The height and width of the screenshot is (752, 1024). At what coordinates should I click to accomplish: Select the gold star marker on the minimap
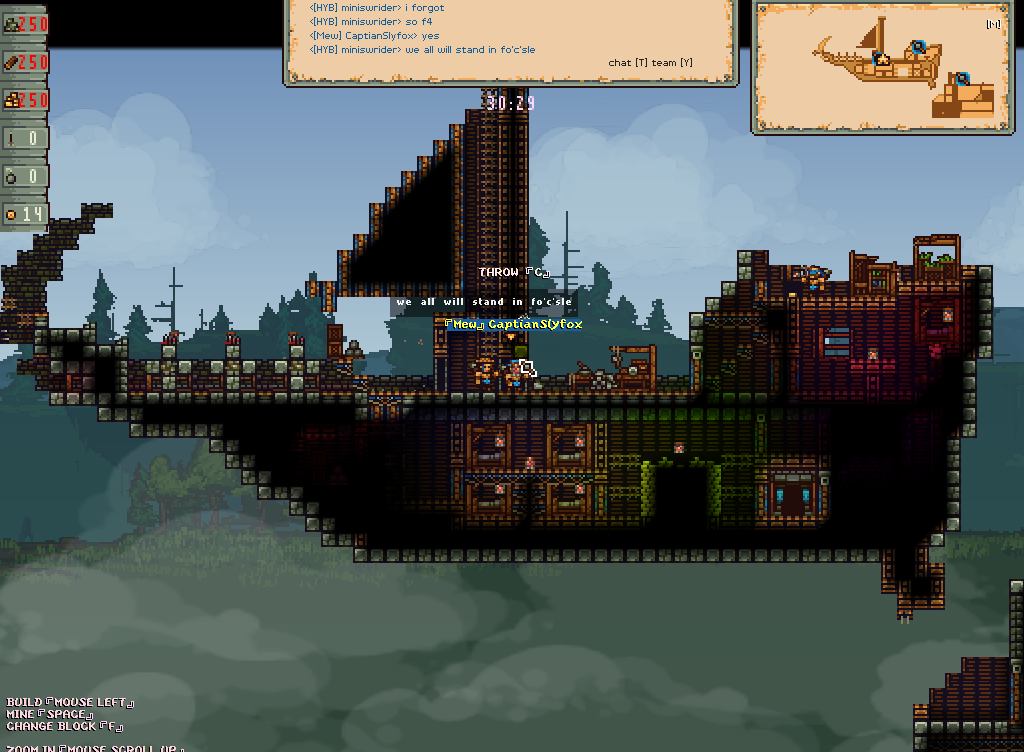tap(882, 59)
